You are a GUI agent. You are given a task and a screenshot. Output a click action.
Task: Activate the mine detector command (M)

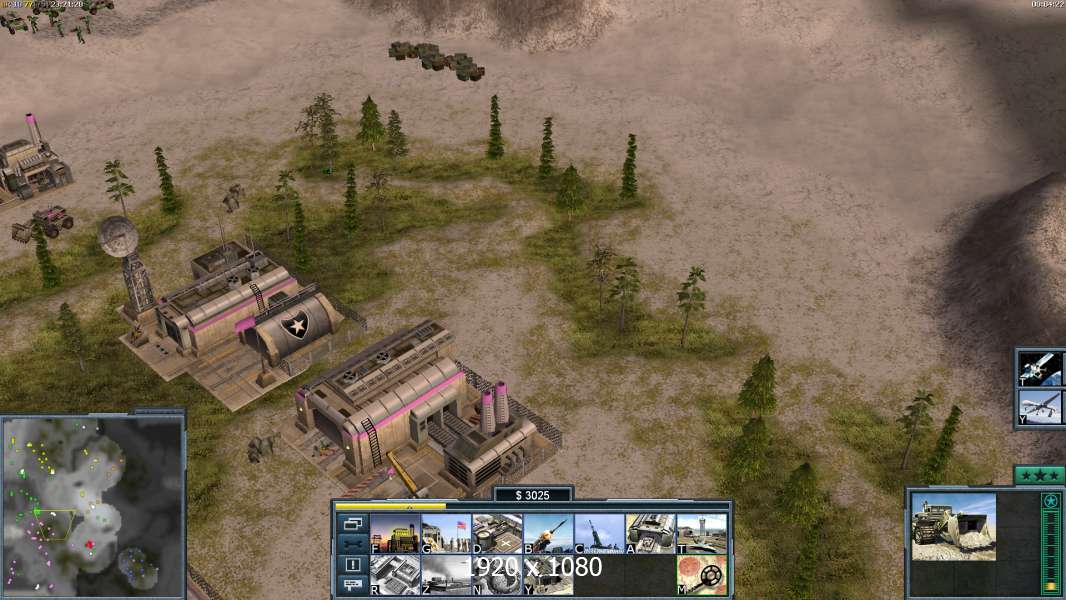tap(701, 575)
